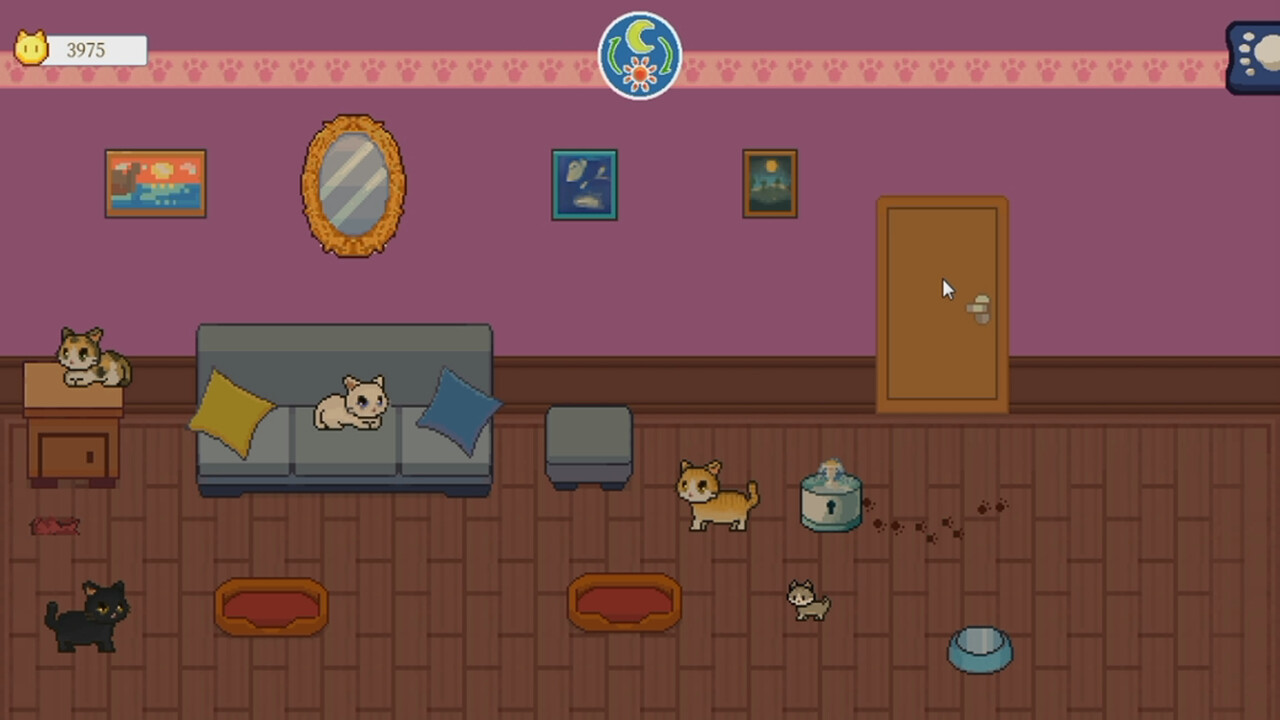Pet the white cat on the sofa
Image resolution: width=1280 pixels, height=720 pixels.
coord(350,405)
